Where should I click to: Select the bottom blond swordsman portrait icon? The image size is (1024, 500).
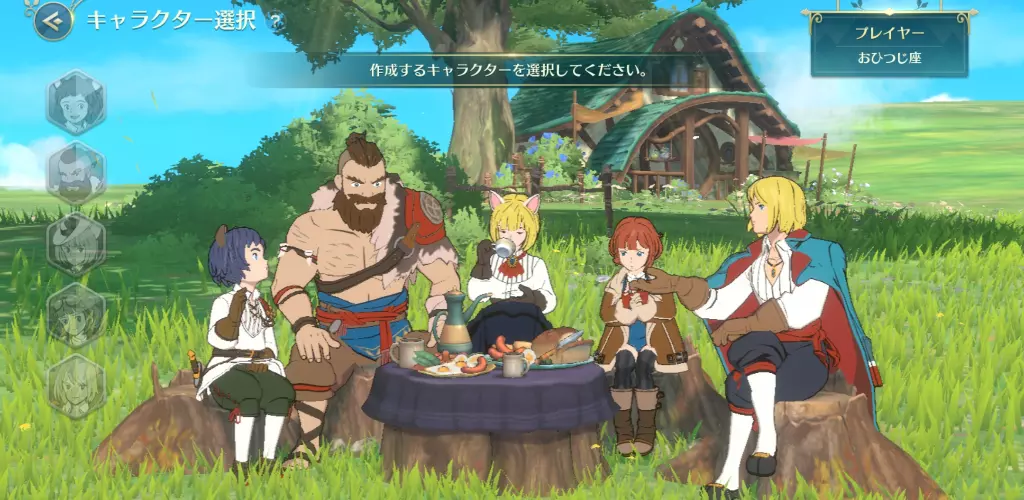[x=76, y=385]
